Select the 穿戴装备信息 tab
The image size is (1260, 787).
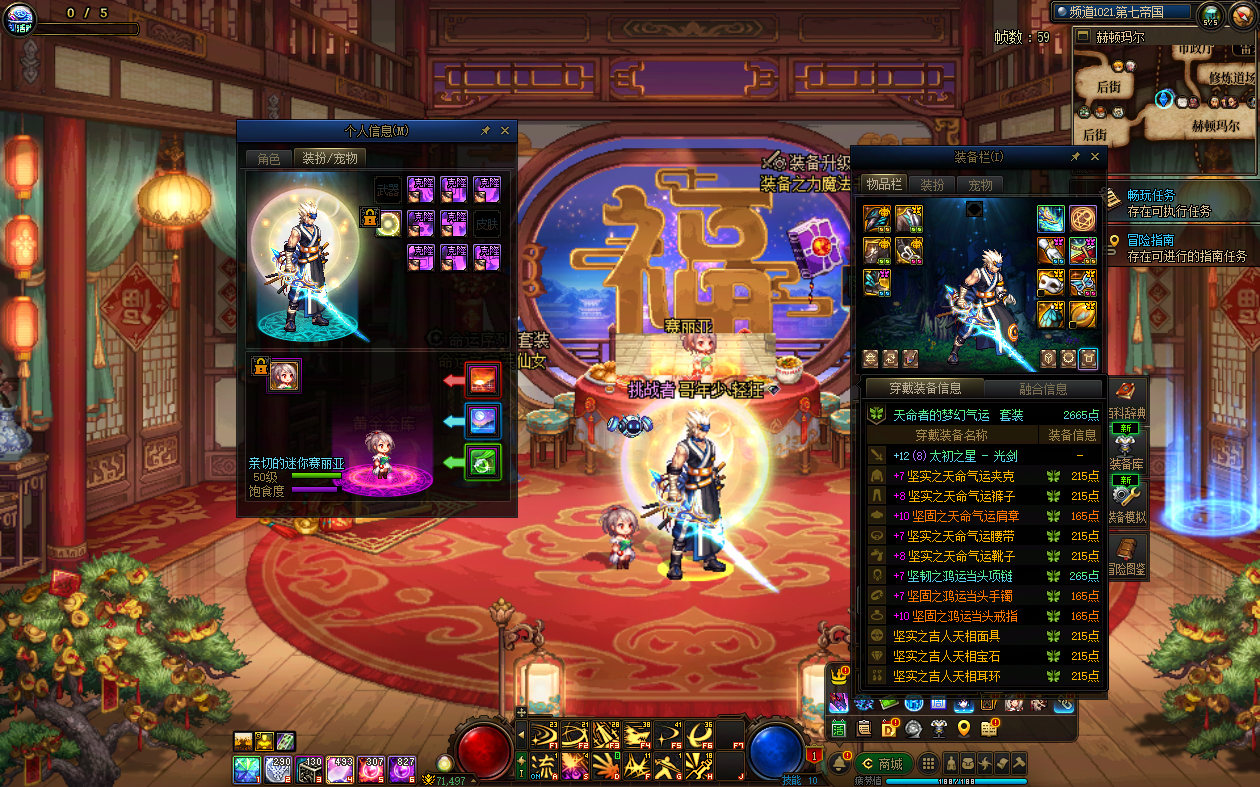click(x=925, y=389)
